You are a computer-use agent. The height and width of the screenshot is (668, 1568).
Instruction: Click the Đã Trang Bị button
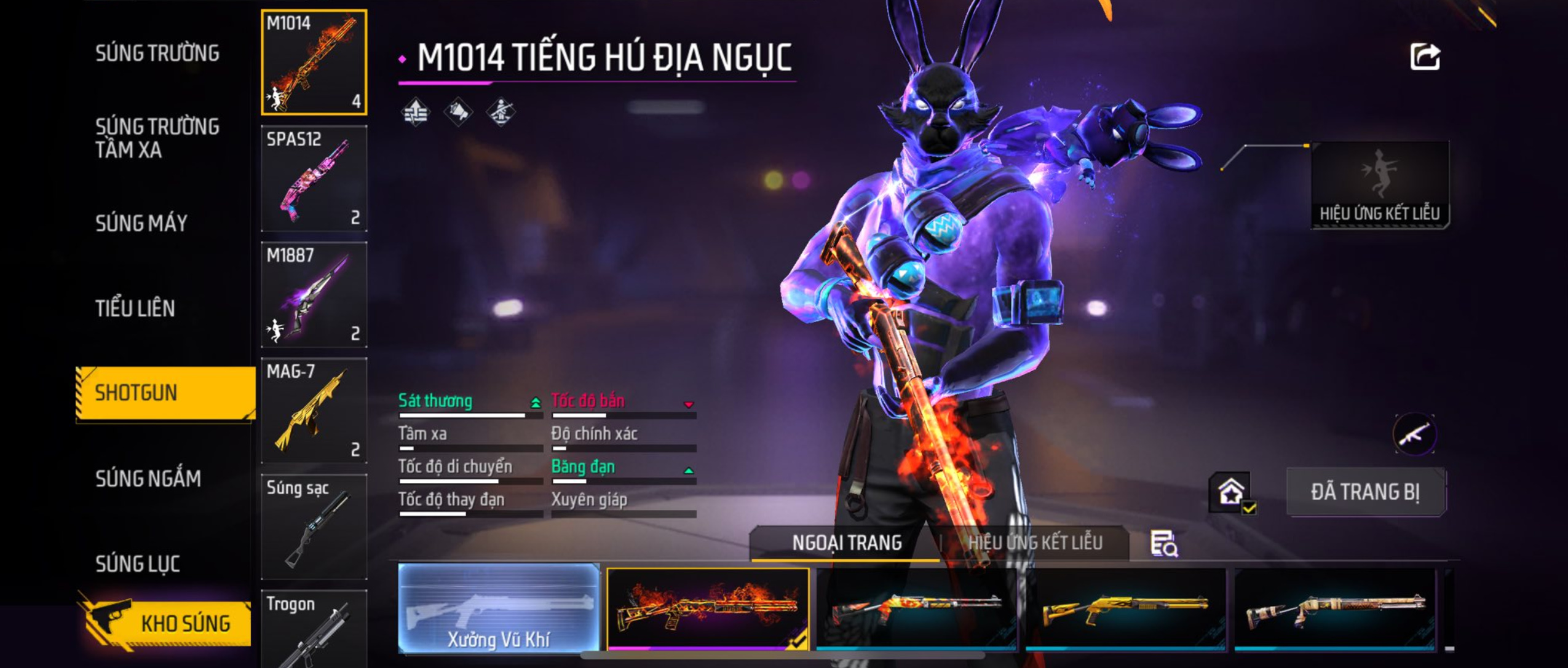point(1365,492)
